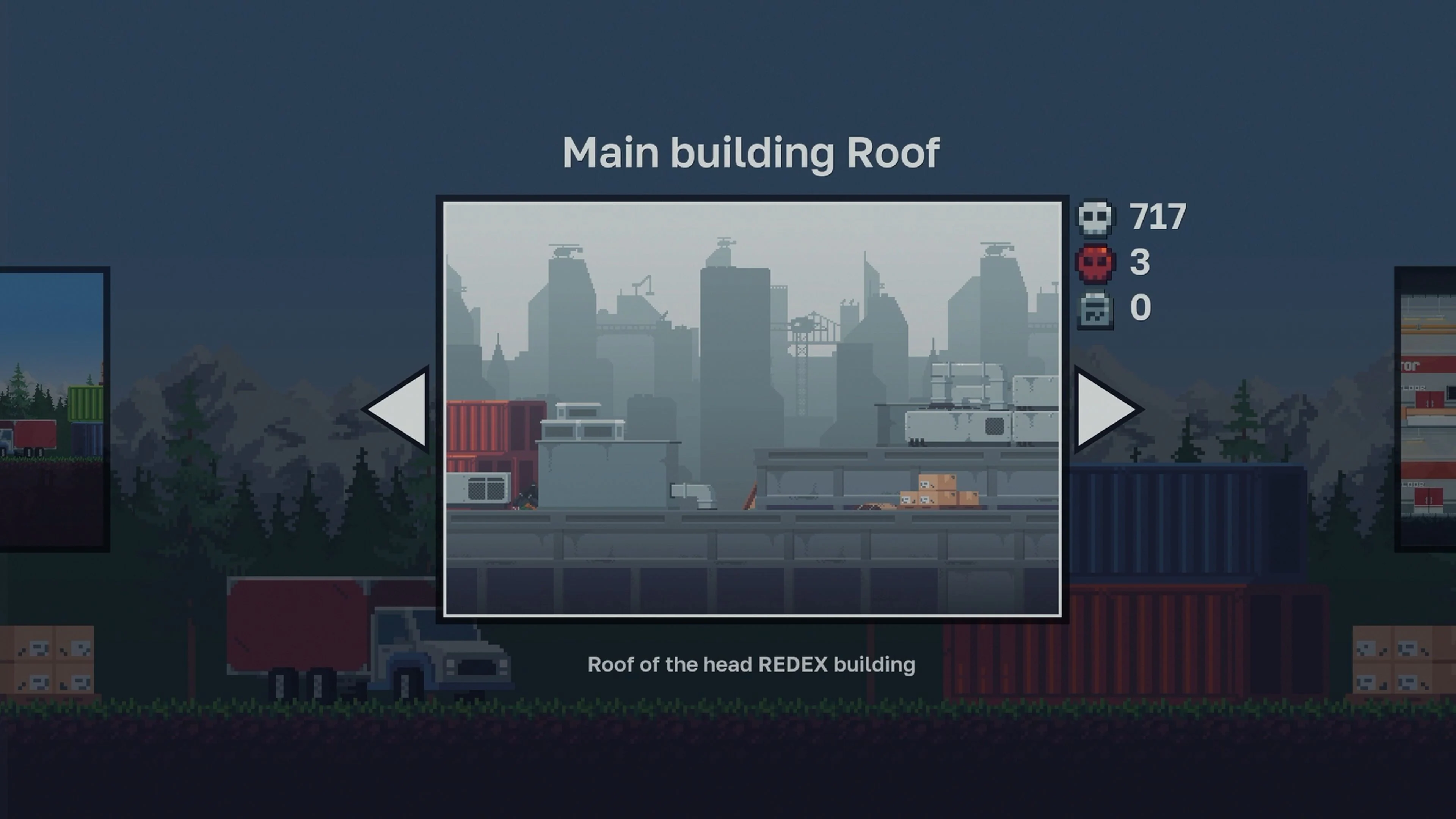1456x819 pixels.
Task: Select the red skull elite zombie icon
Action: point(1095,262)
